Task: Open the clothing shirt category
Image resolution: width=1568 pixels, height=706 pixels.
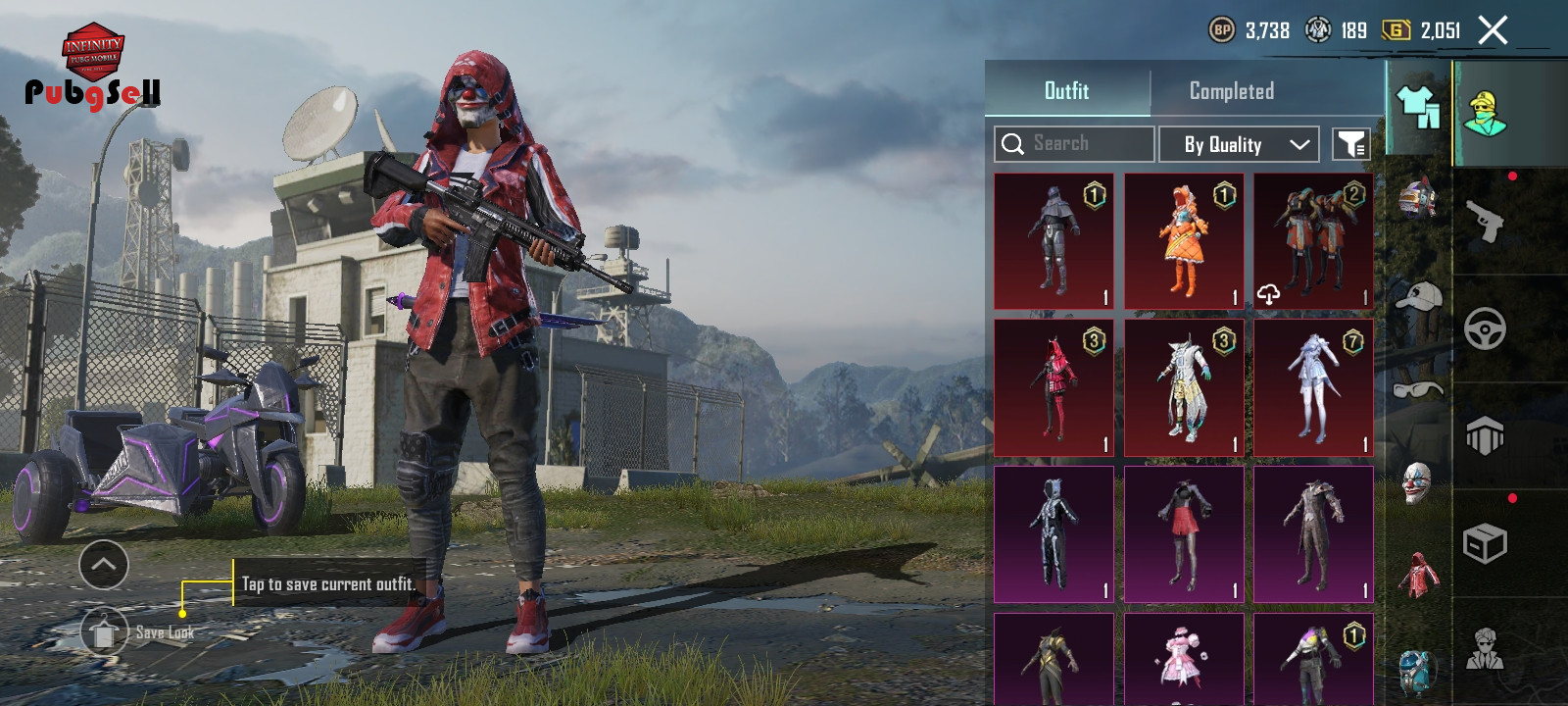Action: [1417, 106]
